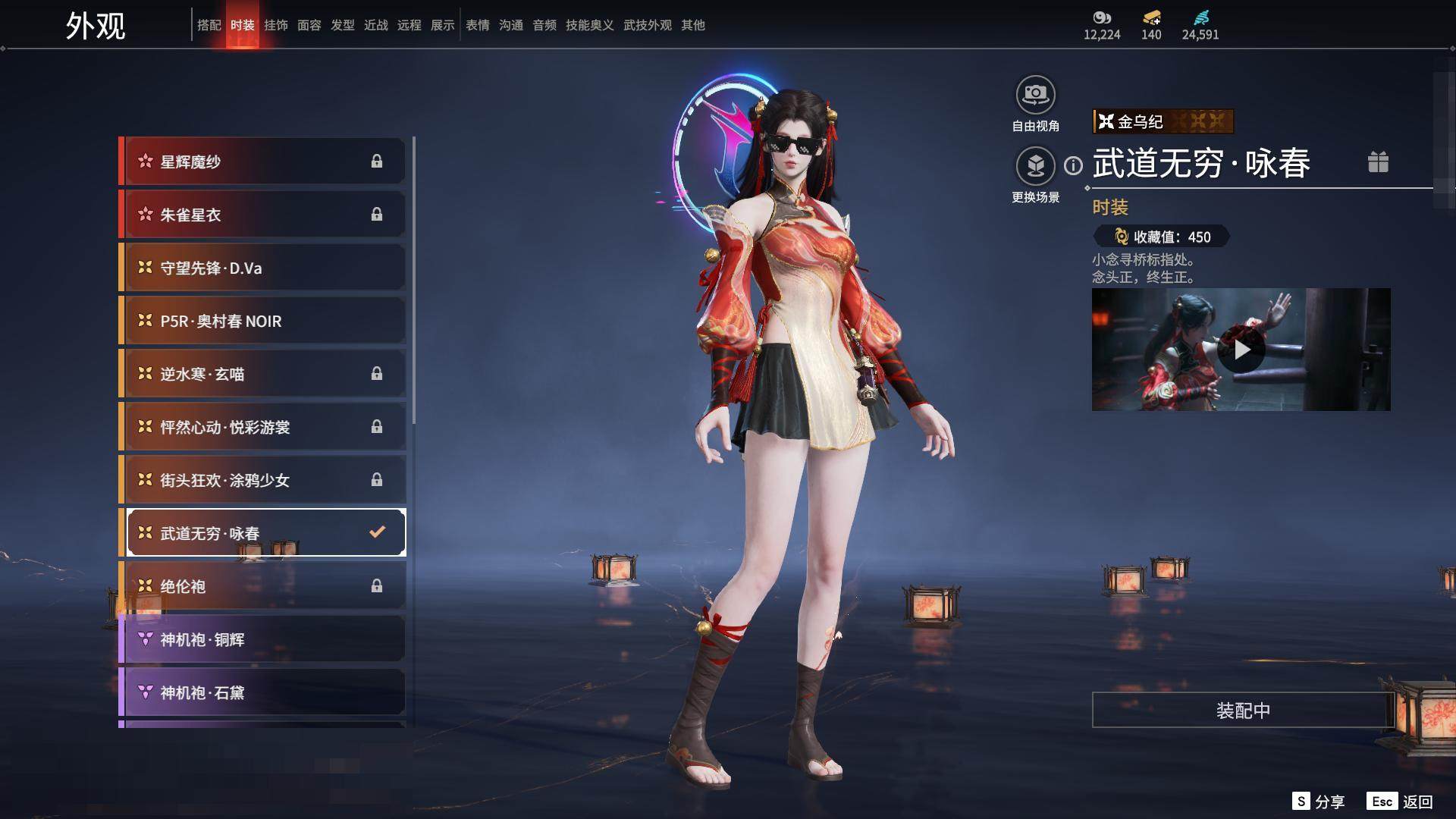Open the 技能奥义 tab

(x=589, y=25)
